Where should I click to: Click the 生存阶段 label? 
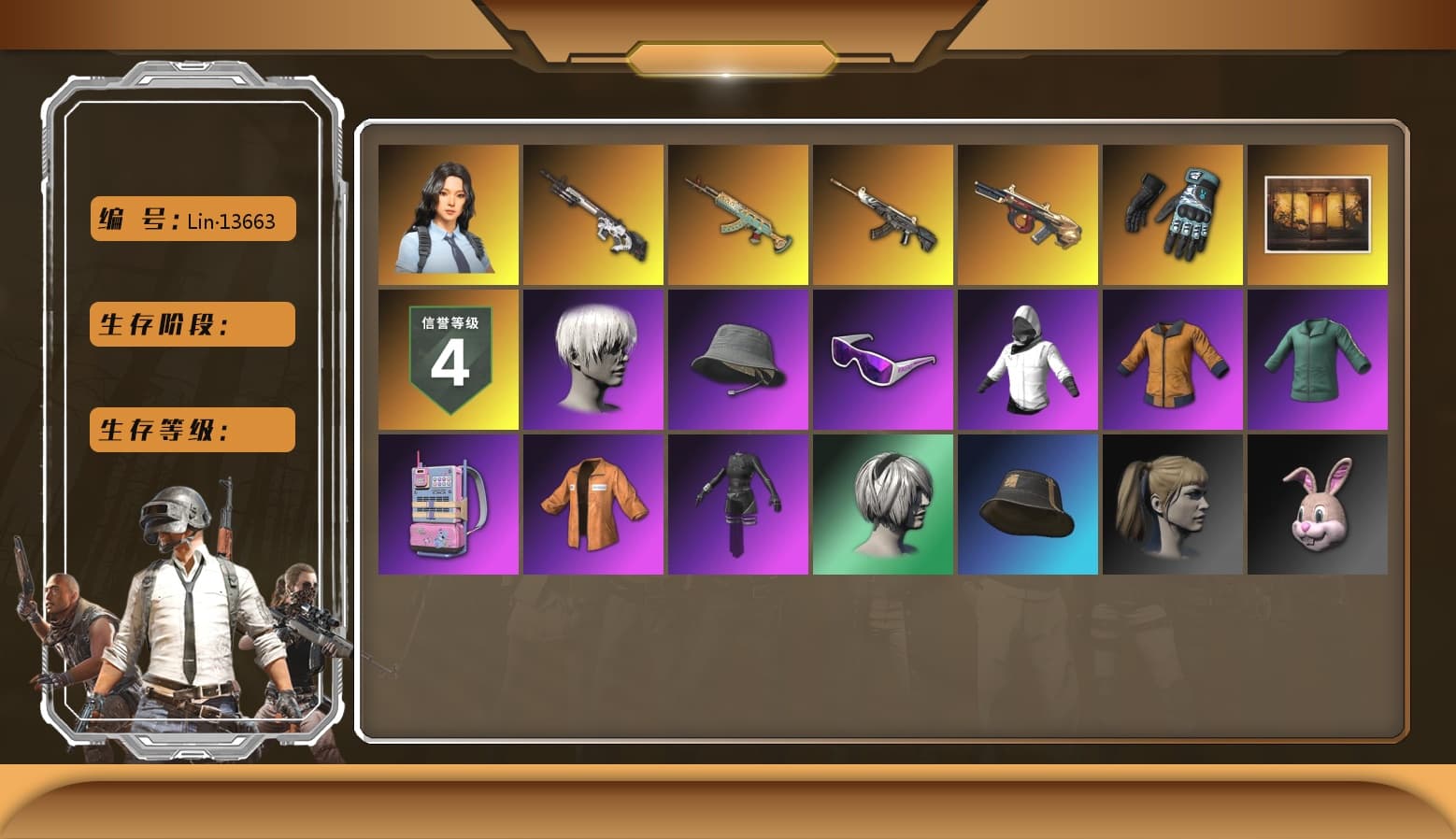coord(191,324)
